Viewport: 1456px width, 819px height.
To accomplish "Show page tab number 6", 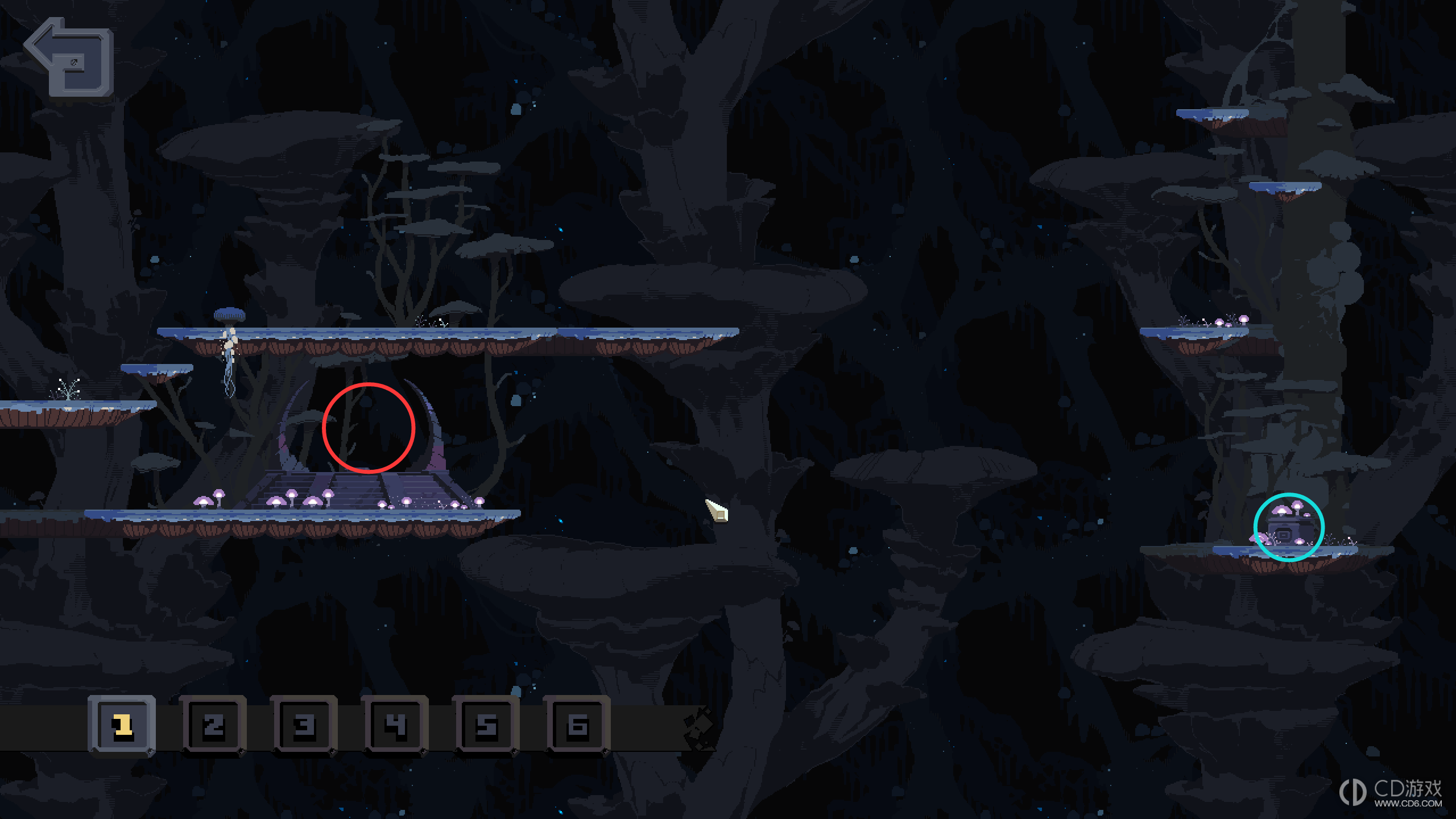I will (x=577, y=726).
